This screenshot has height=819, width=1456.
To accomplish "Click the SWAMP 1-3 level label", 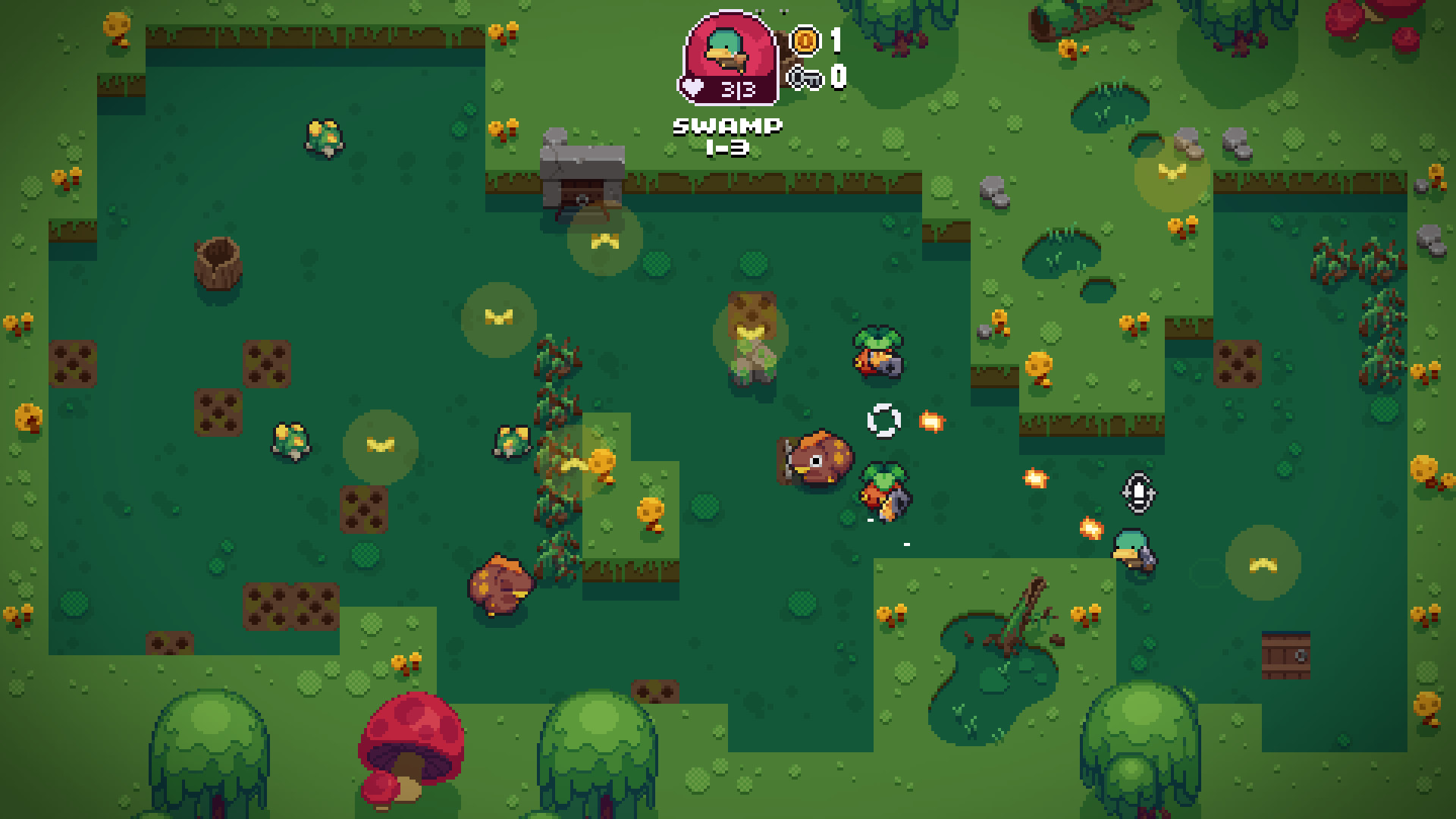I will pyautogui.click(x=726, y=136).
